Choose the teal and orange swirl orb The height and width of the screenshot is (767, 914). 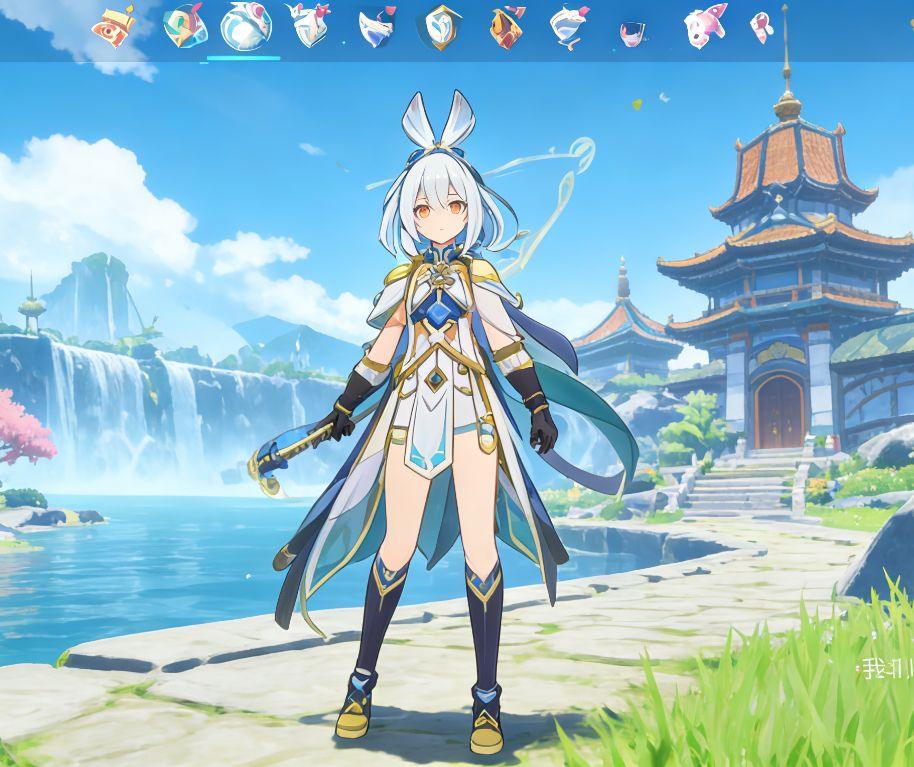pos(184,25)
